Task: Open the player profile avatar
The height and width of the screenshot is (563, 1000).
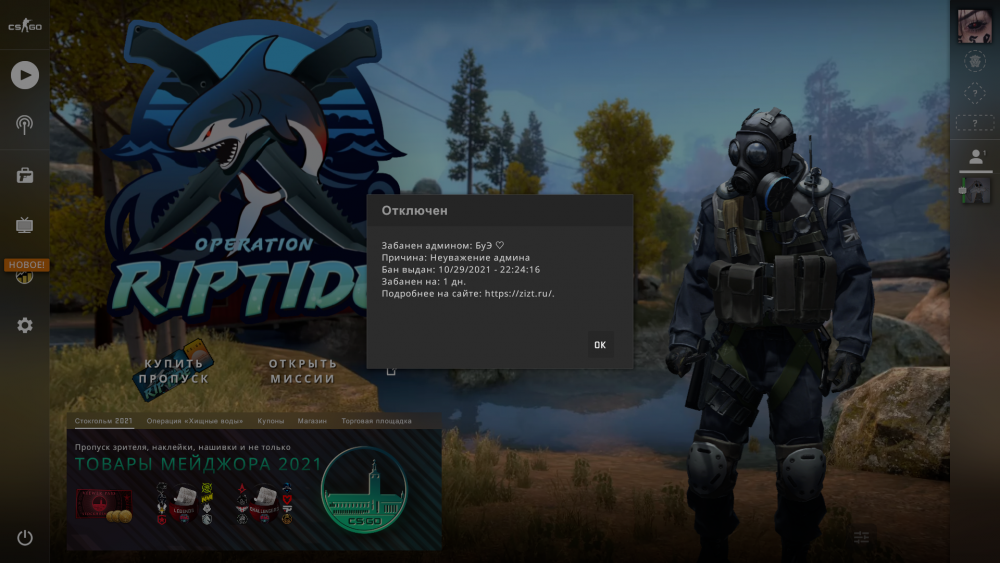Action: pos(975,26)
